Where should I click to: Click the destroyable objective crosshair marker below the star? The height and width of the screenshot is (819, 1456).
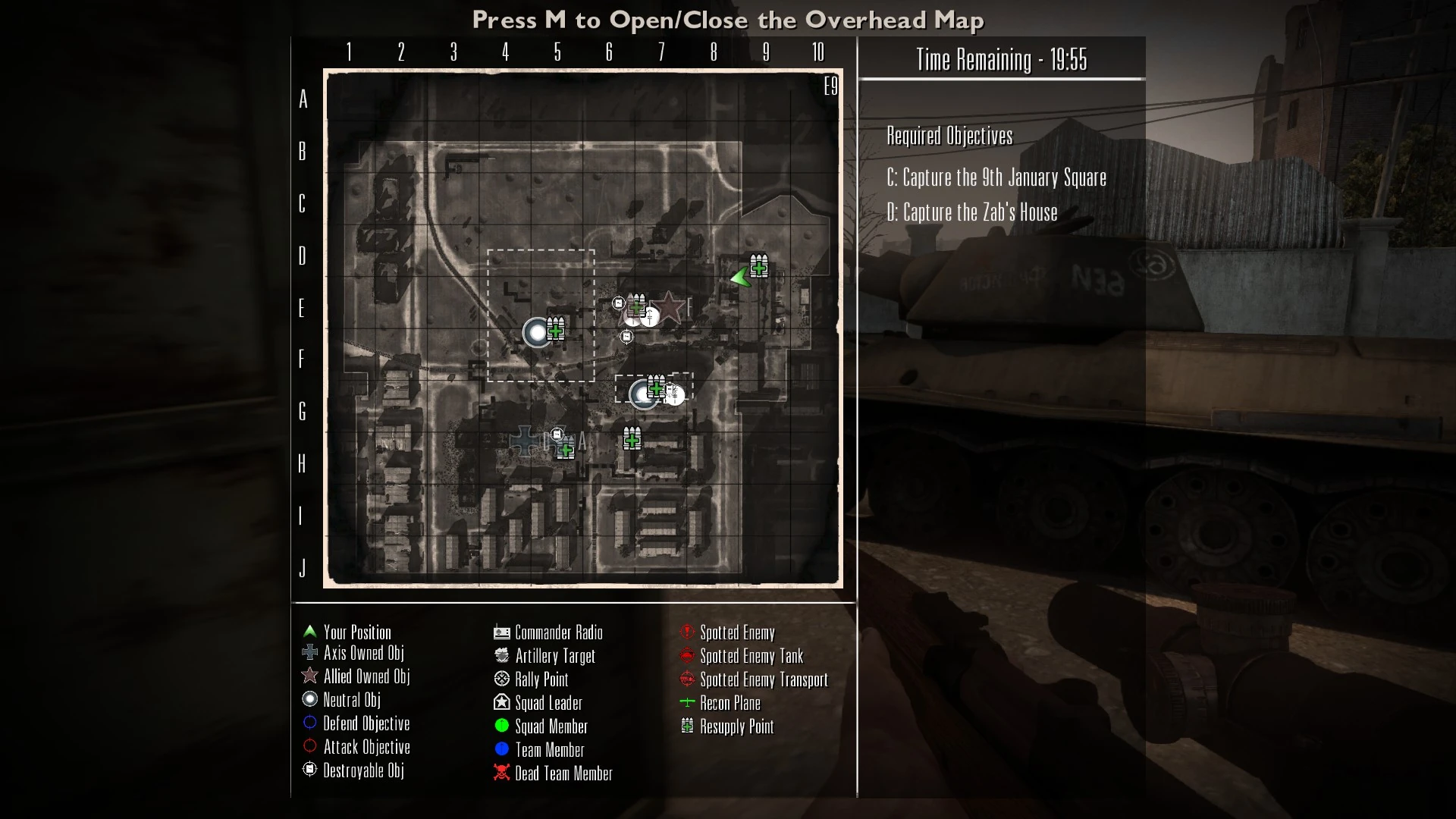tap(627, 337)
